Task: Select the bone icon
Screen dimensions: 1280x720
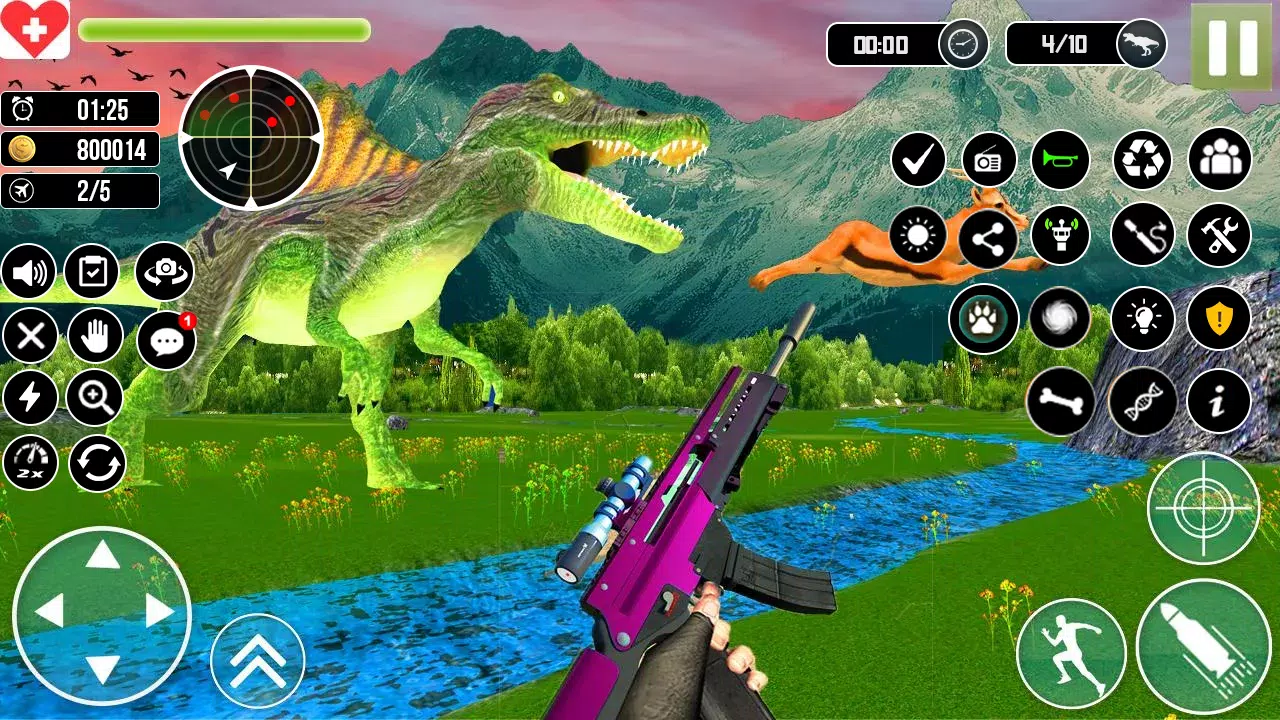Action: pos(1059,402)
